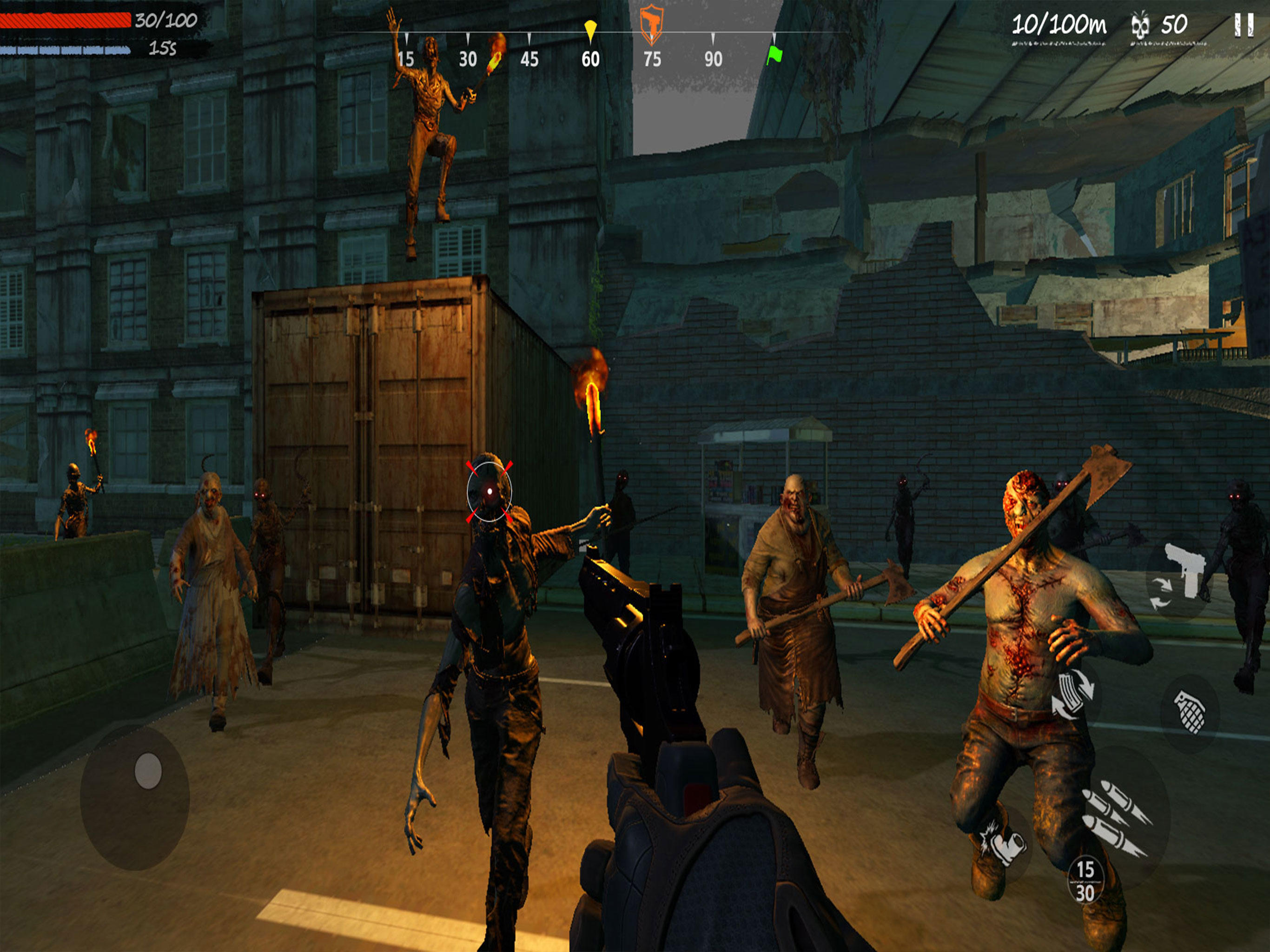Viewport: 1270px width, 952px height.
Task: Tap the 75 marker on the distance ruler
Action: [x=653, y=58]
